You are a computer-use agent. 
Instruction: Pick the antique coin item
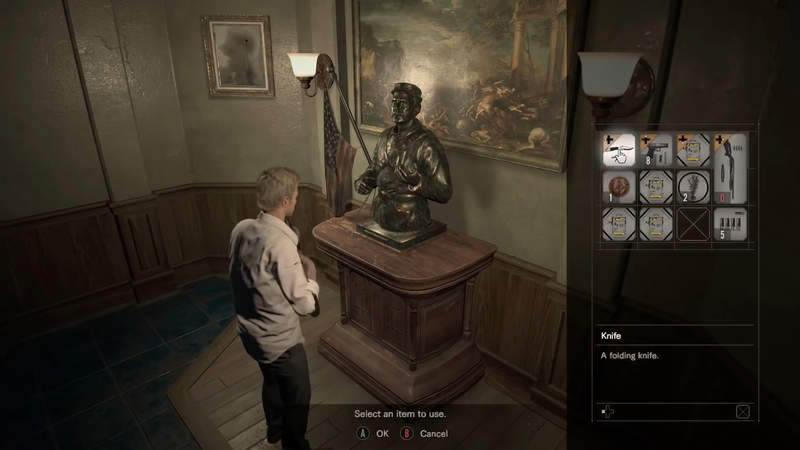click(x=619, y=187)
